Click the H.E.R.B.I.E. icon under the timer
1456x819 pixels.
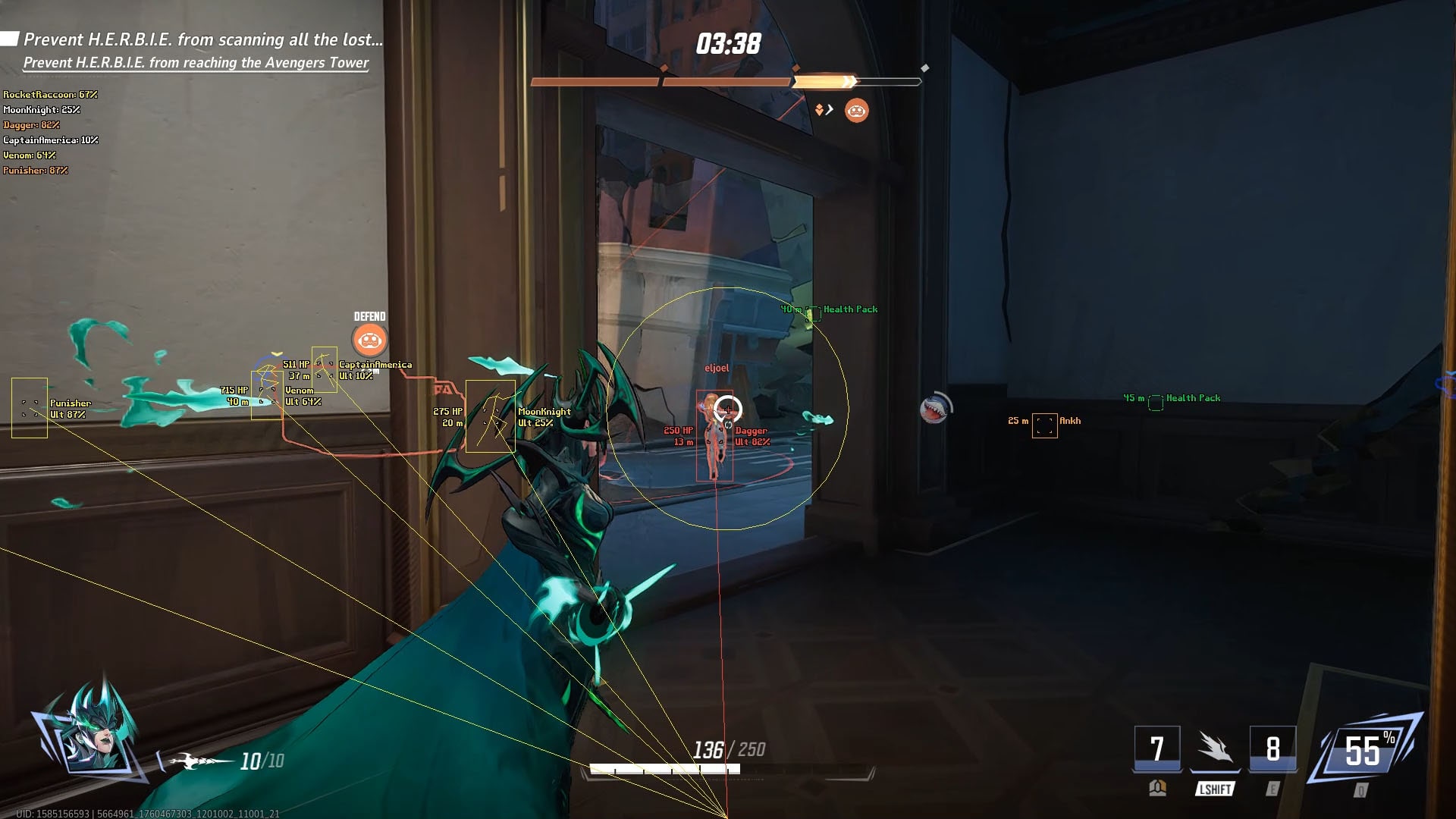(x=856, y=110)
